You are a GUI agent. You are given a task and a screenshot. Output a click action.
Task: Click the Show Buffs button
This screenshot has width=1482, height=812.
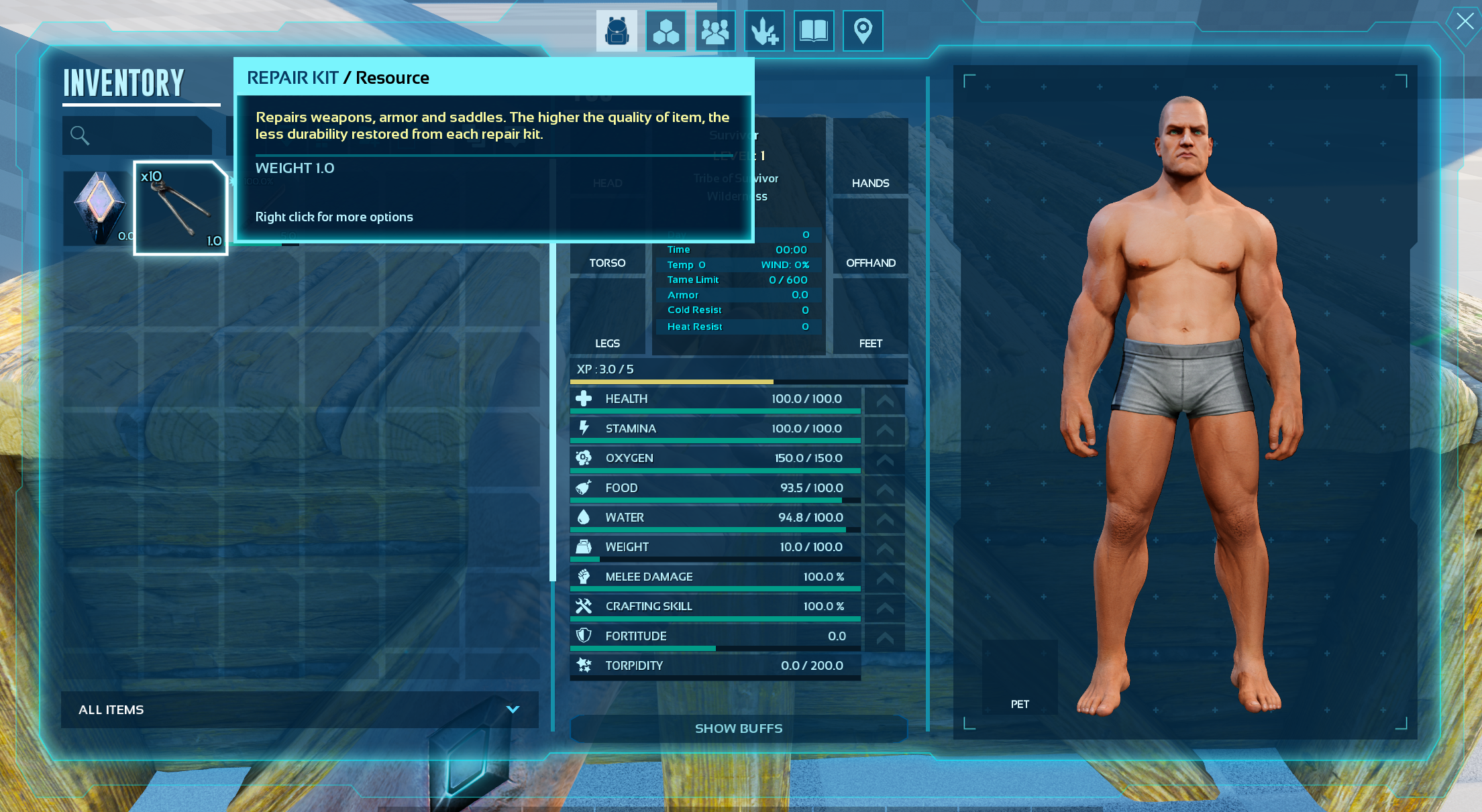(738, 728)
